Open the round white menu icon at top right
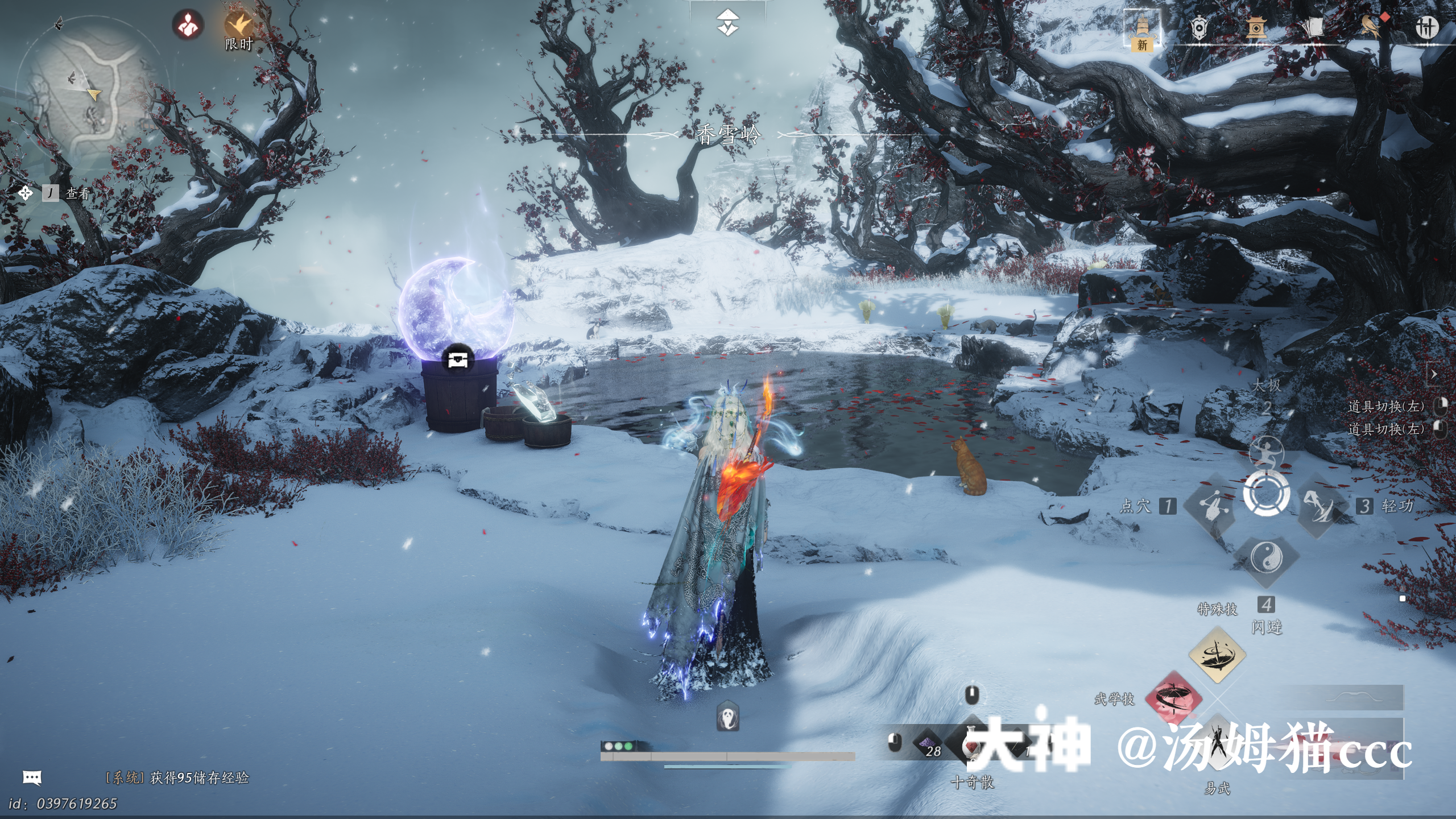Screen dimensions: 1456x819 (1426, 27)
